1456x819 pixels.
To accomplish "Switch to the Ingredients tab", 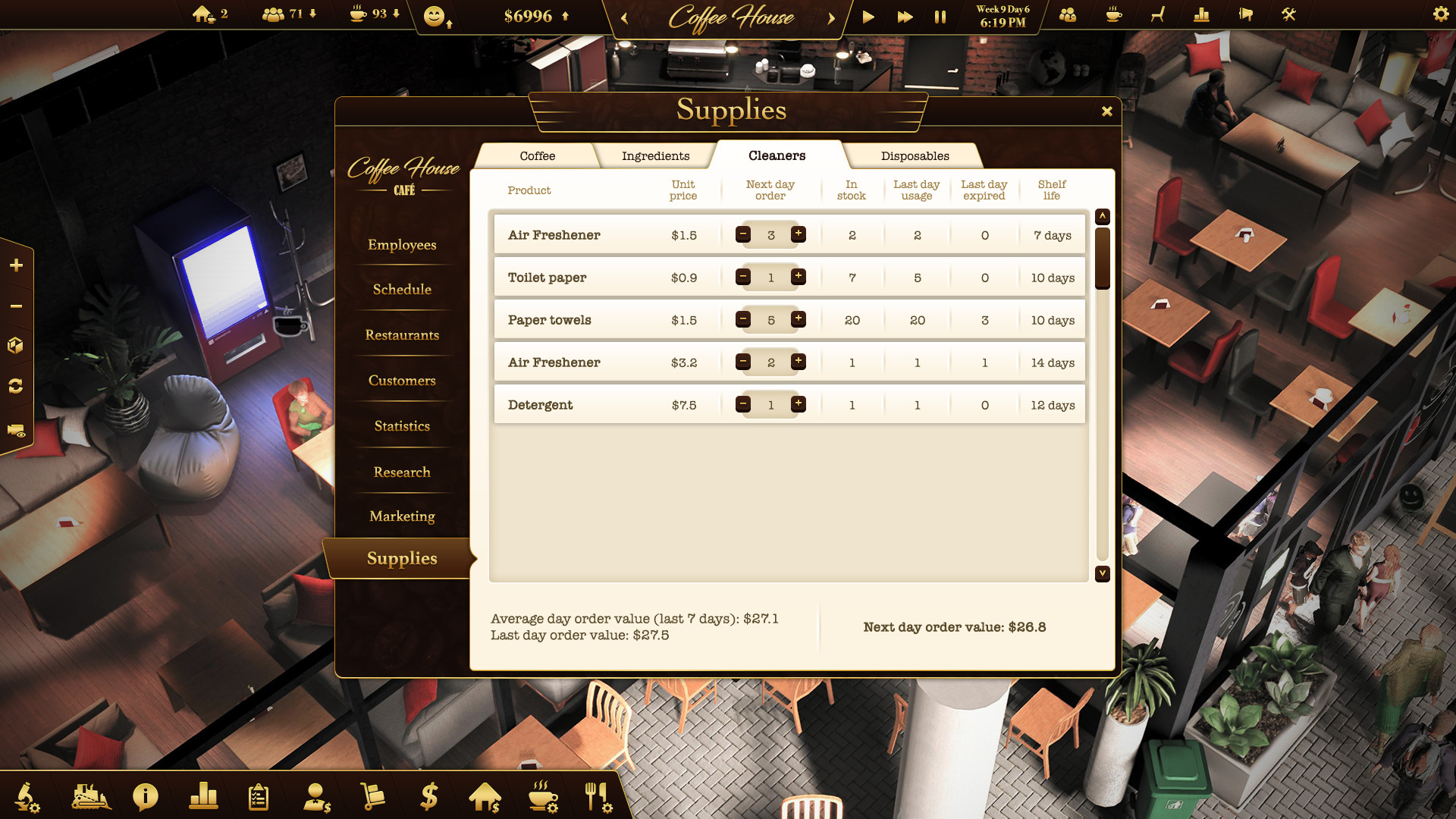I will pos(654,155).
